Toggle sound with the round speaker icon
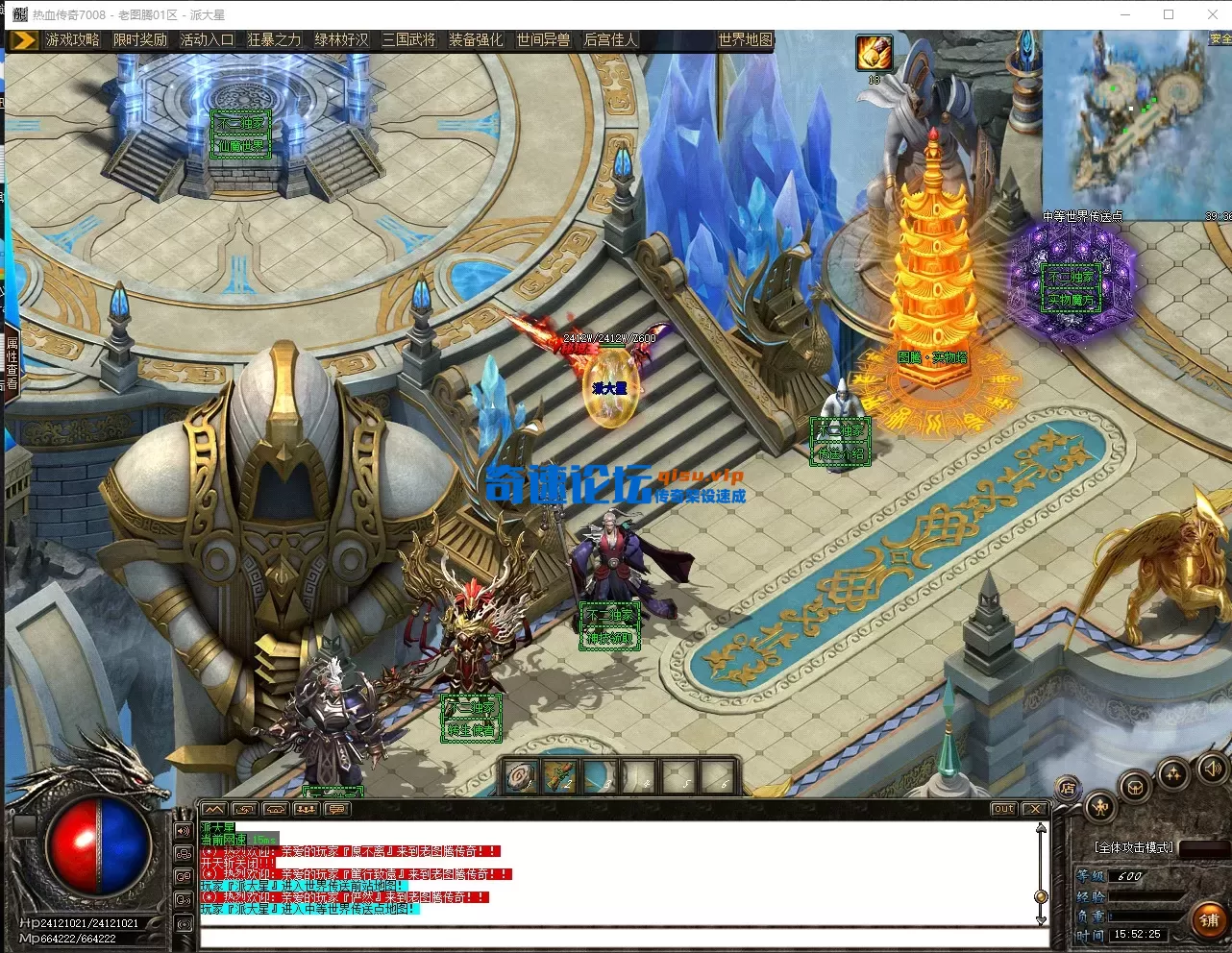Viewport: 1232px width, 953px height. [1213, 770]
